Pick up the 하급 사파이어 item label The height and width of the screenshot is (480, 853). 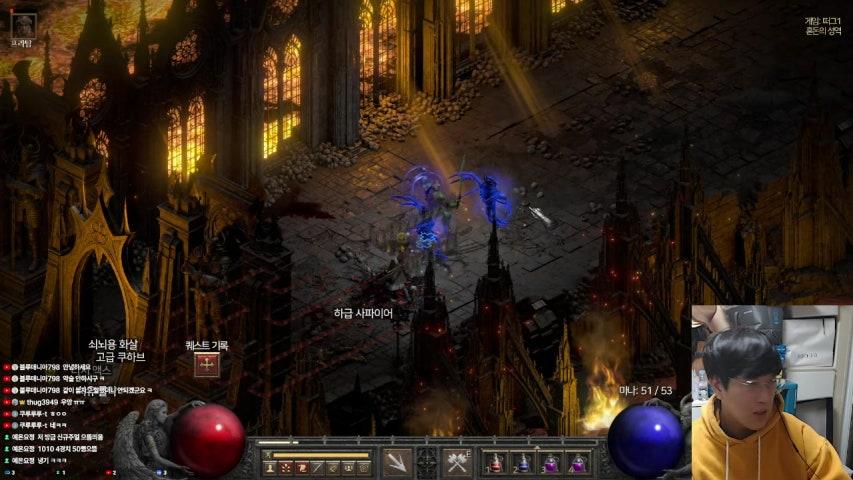point(363,313)
